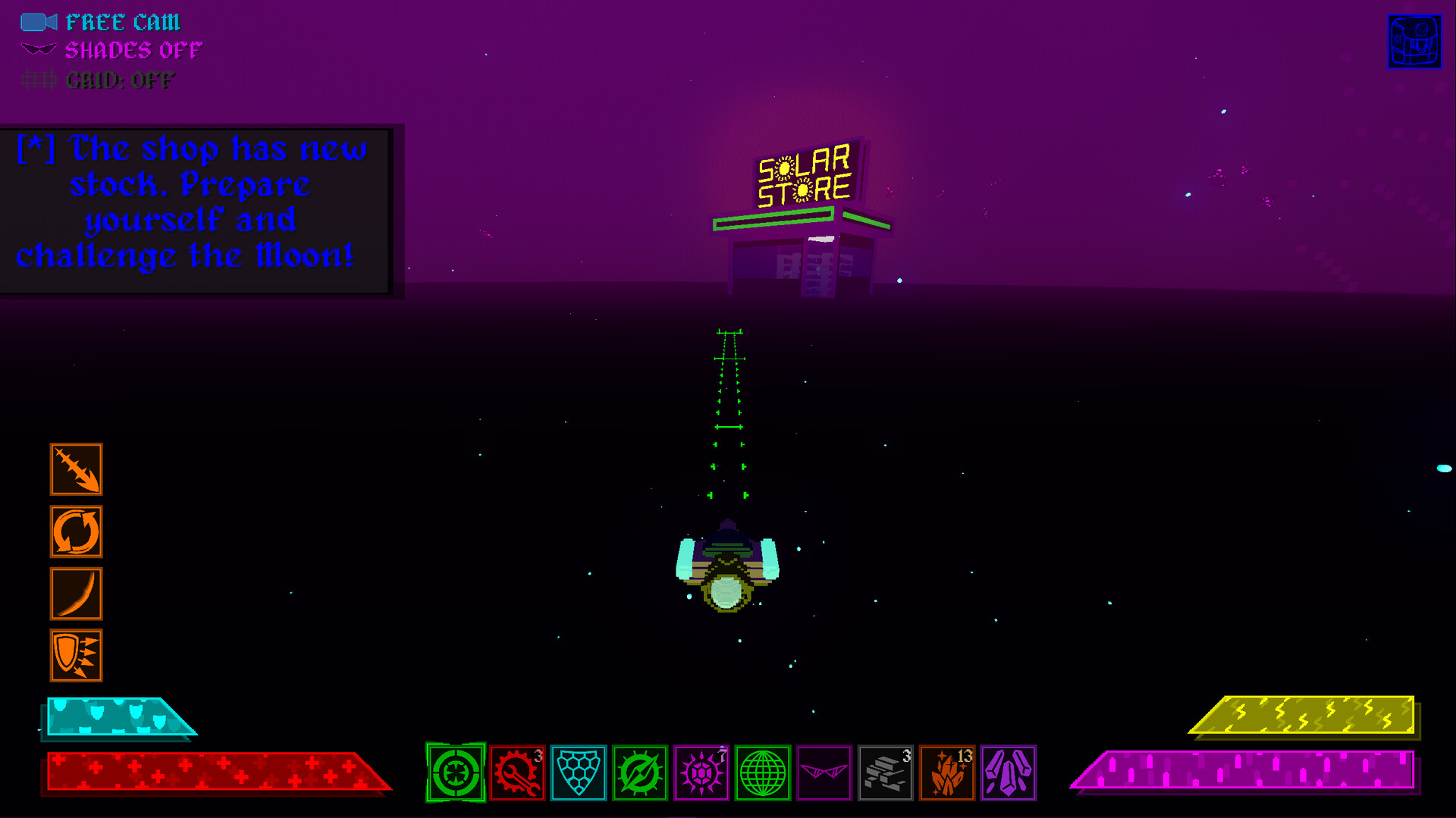Activate the magenta gem sun item
1456x818 pixels.
(x=702, y=773)
